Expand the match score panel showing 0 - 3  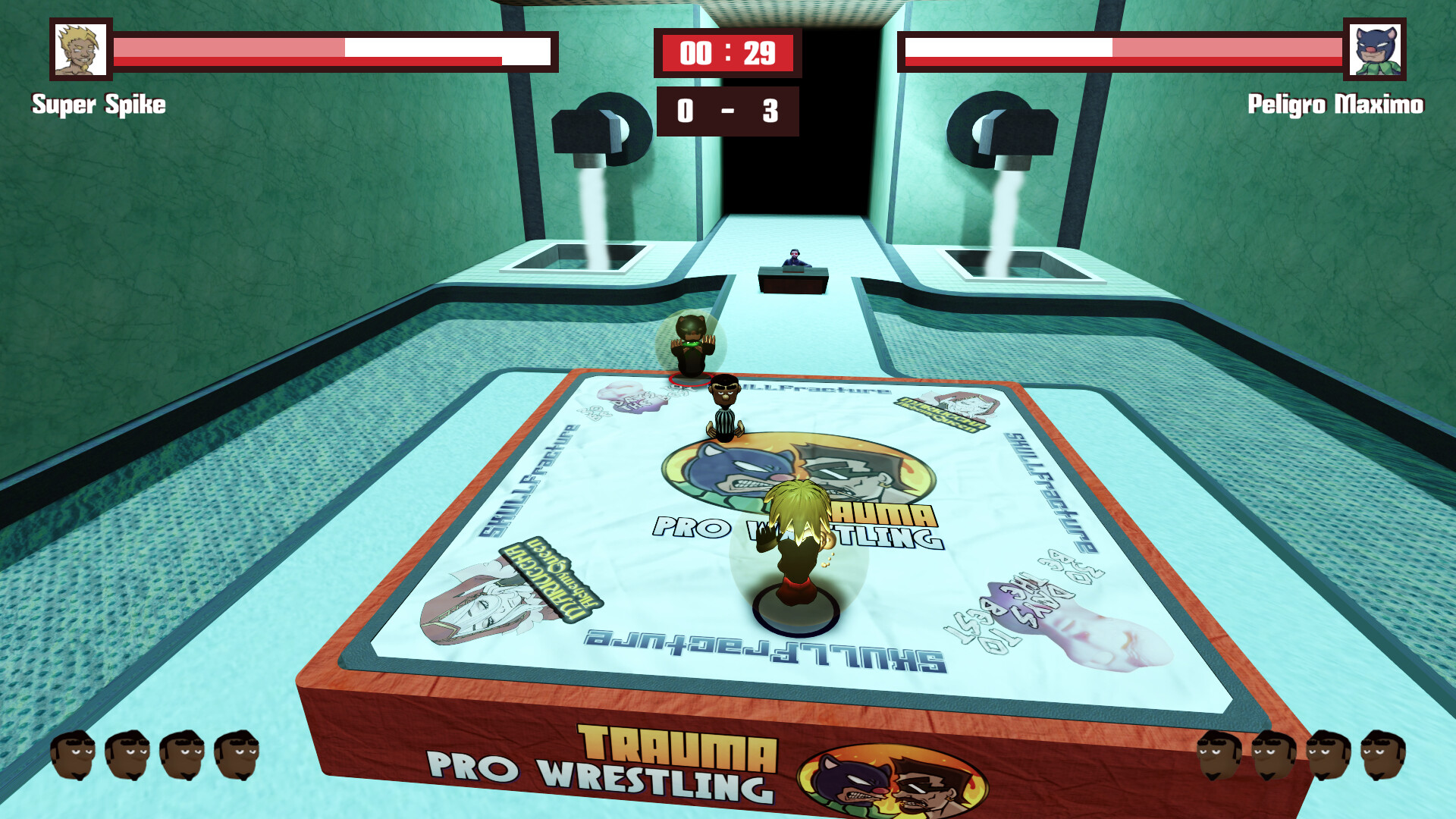[726, 112]
